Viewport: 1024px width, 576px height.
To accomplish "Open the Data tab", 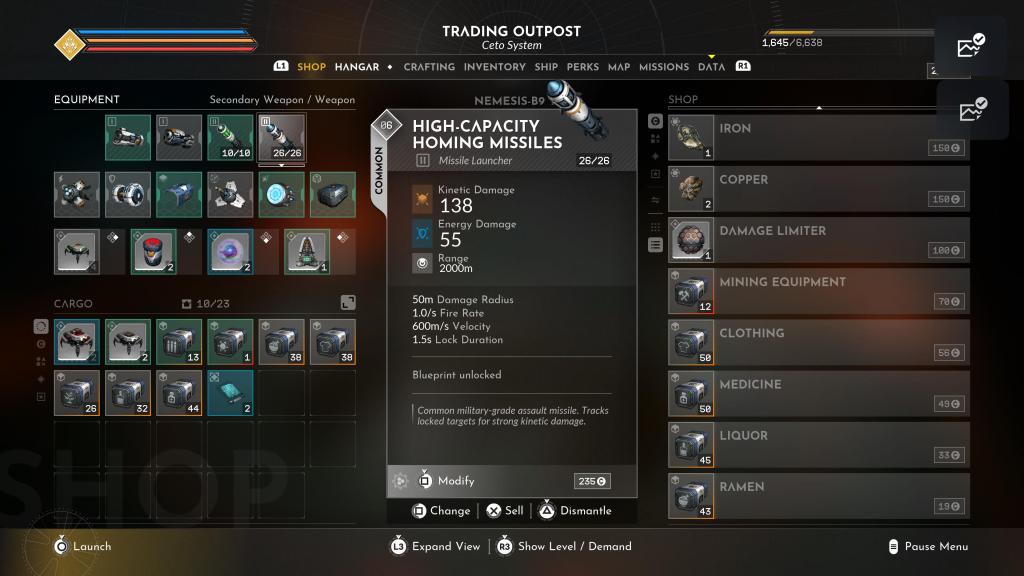I will click(711, 67).
